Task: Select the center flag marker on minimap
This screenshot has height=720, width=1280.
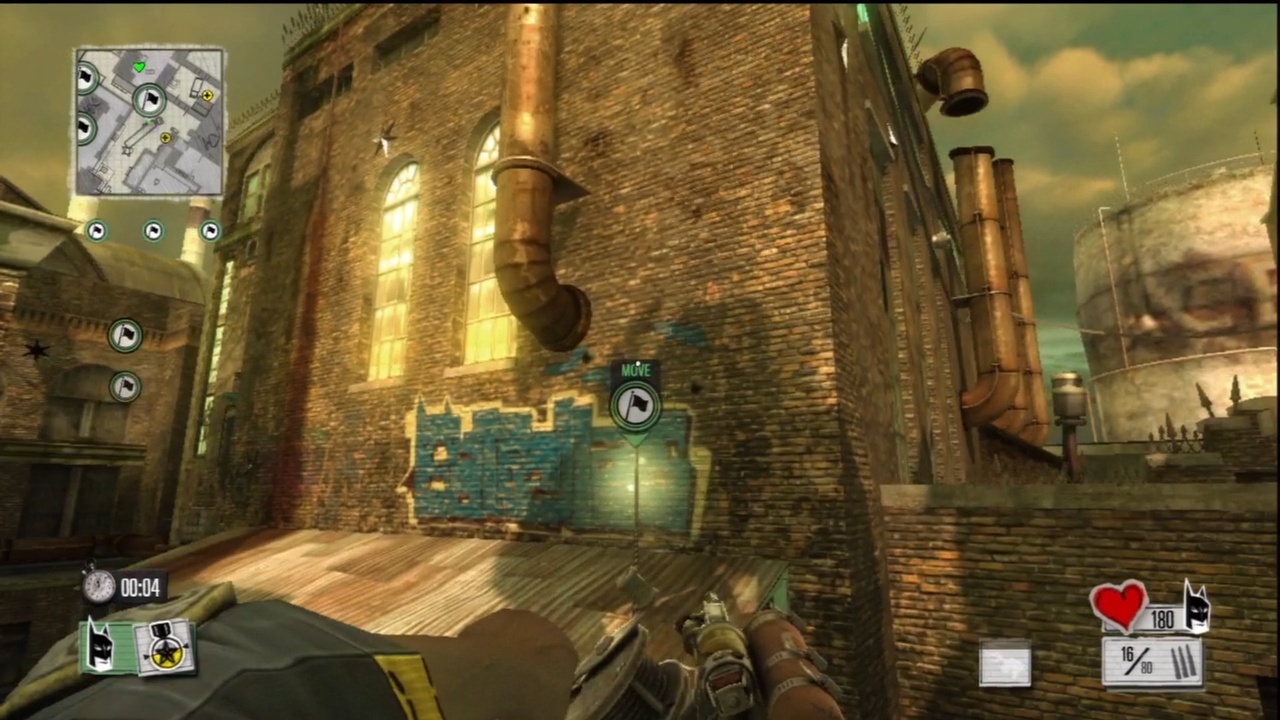Action: pyautogui.click(x=149, y=100)
